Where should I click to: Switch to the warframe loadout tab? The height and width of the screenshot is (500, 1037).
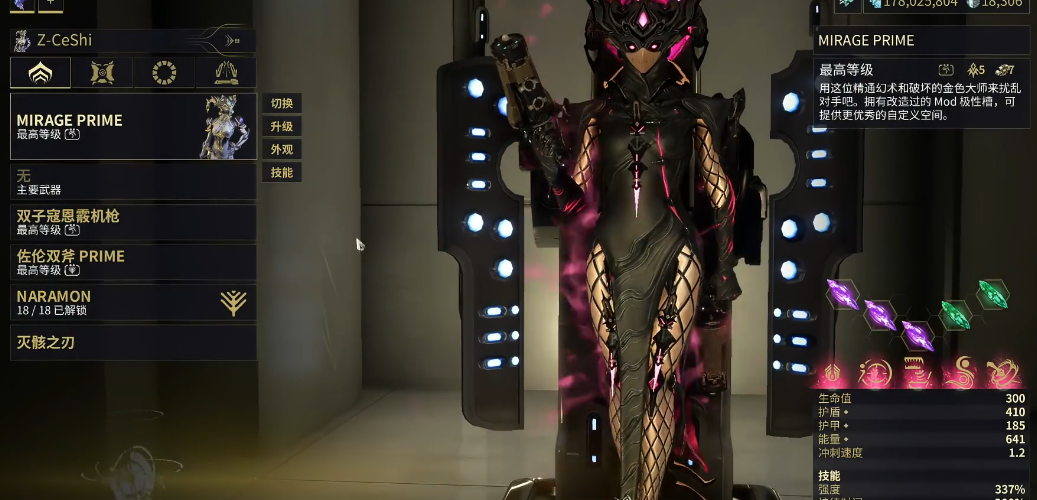(41, 73)
